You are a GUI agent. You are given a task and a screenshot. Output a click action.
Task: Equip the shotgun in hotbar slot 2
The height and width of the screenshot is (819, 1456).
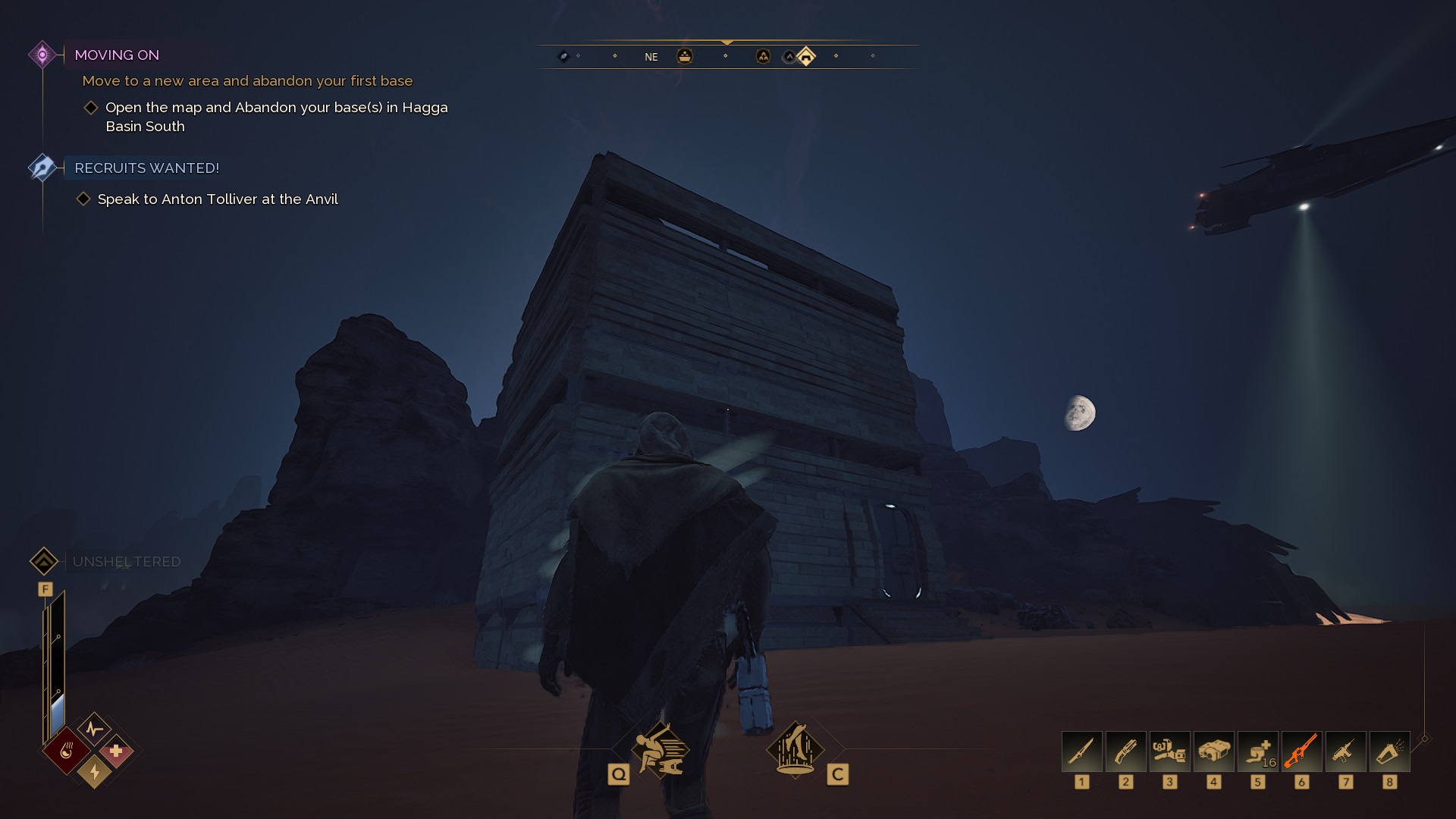1126,752
